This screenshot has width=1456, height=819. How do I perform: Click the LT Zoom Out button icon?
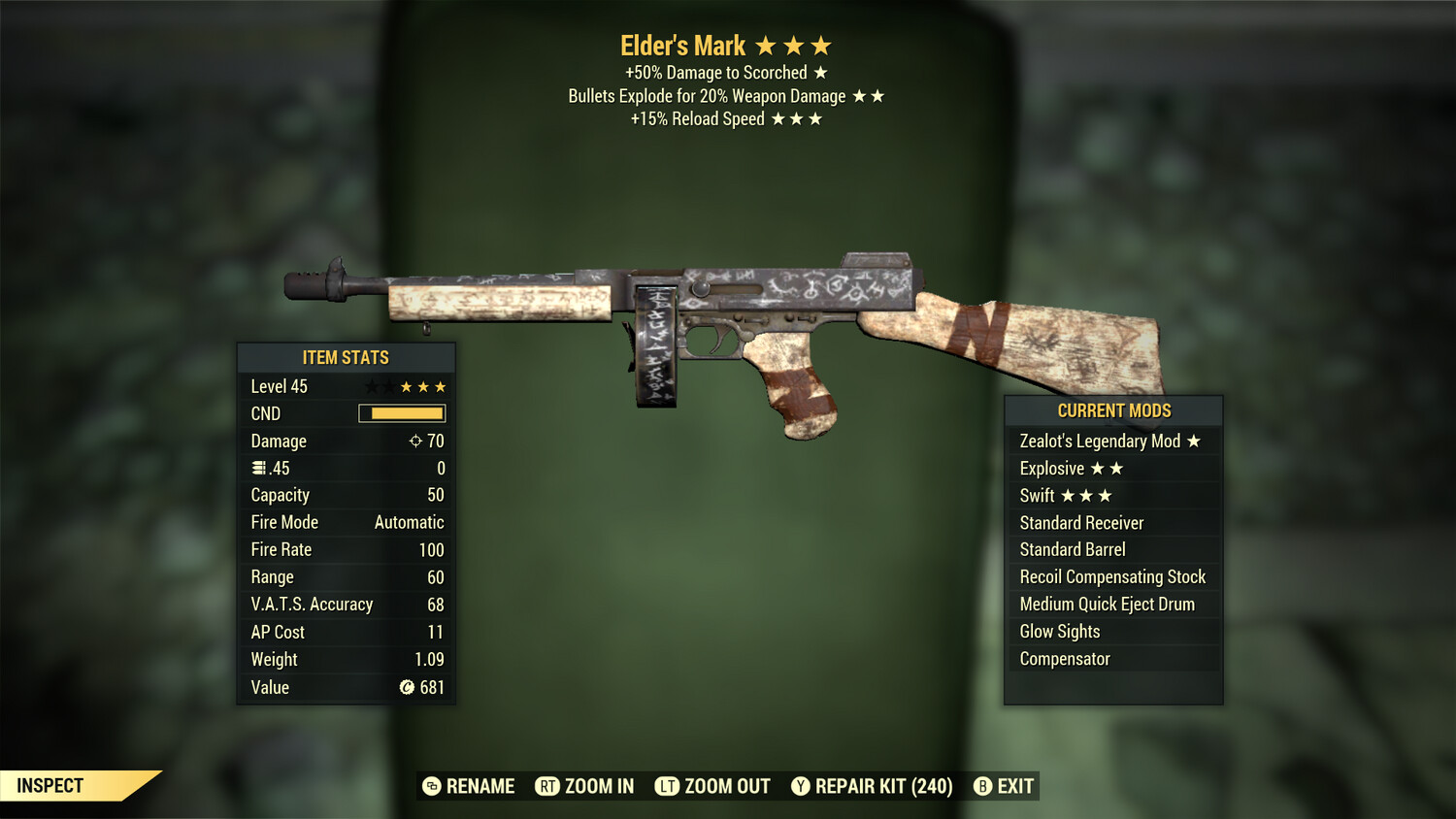click(667, 786)
